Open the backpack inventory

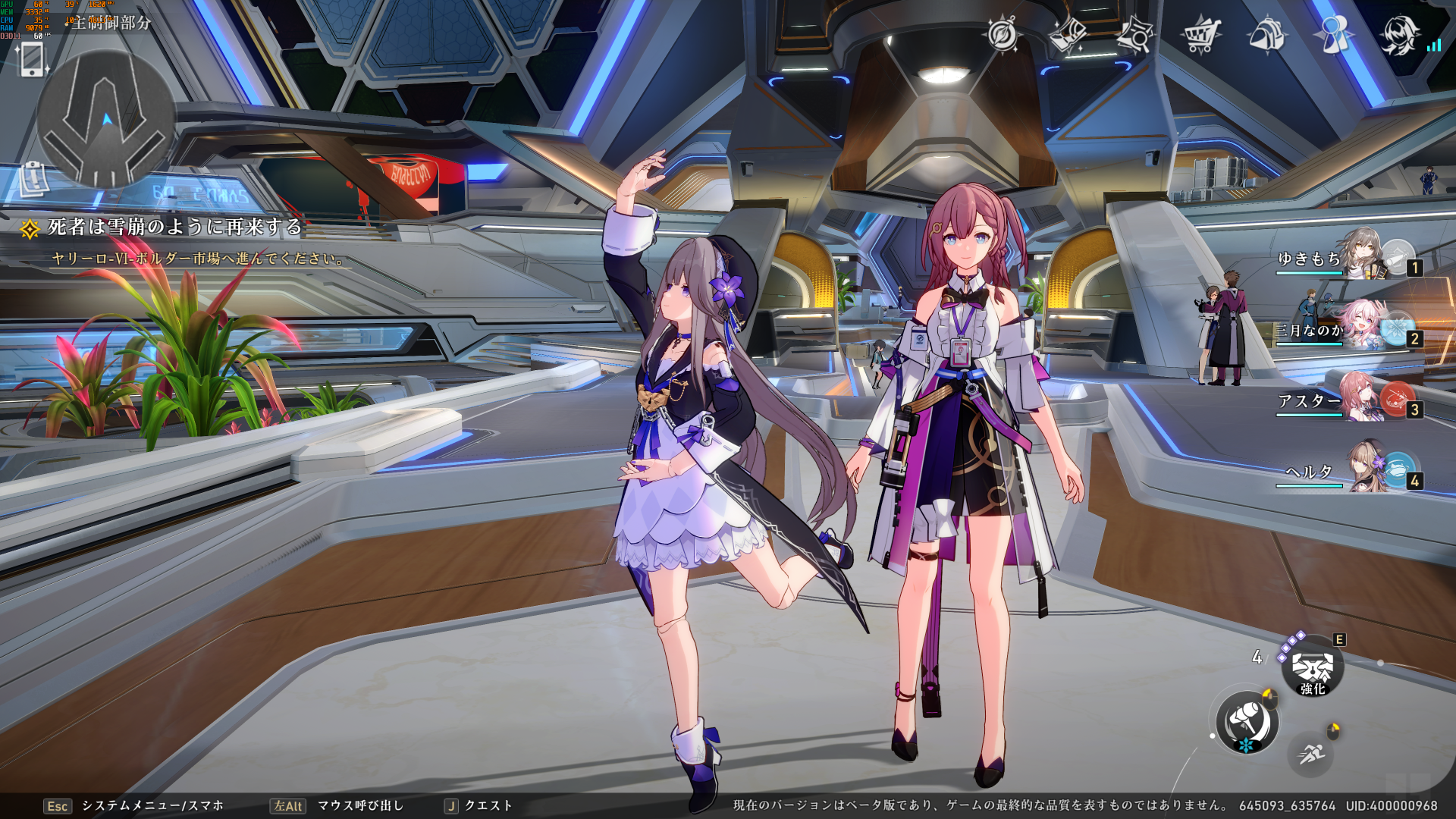click(x=1266, y=35)
